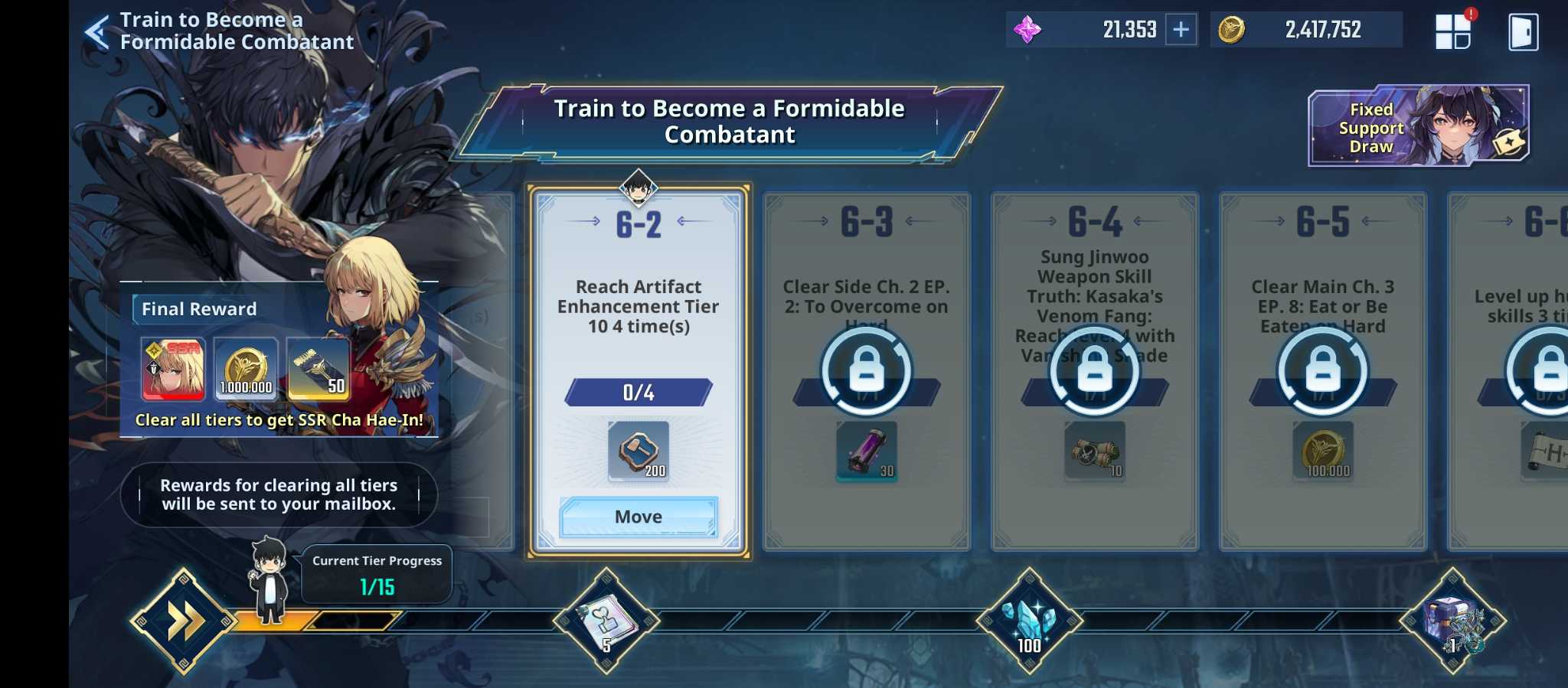Image resolution: width=1568 pixels, height=688 pixels.
Task: Inspect the 50 ticket final reward
Action: 318,370
